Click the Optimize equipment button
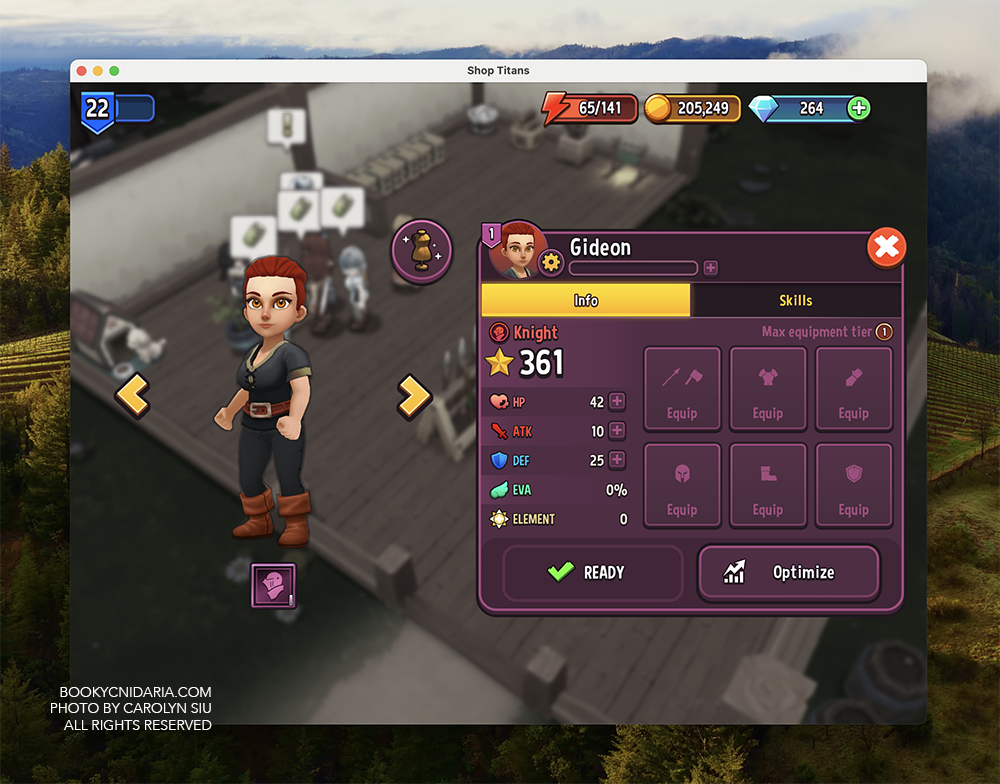 point(788,572)
